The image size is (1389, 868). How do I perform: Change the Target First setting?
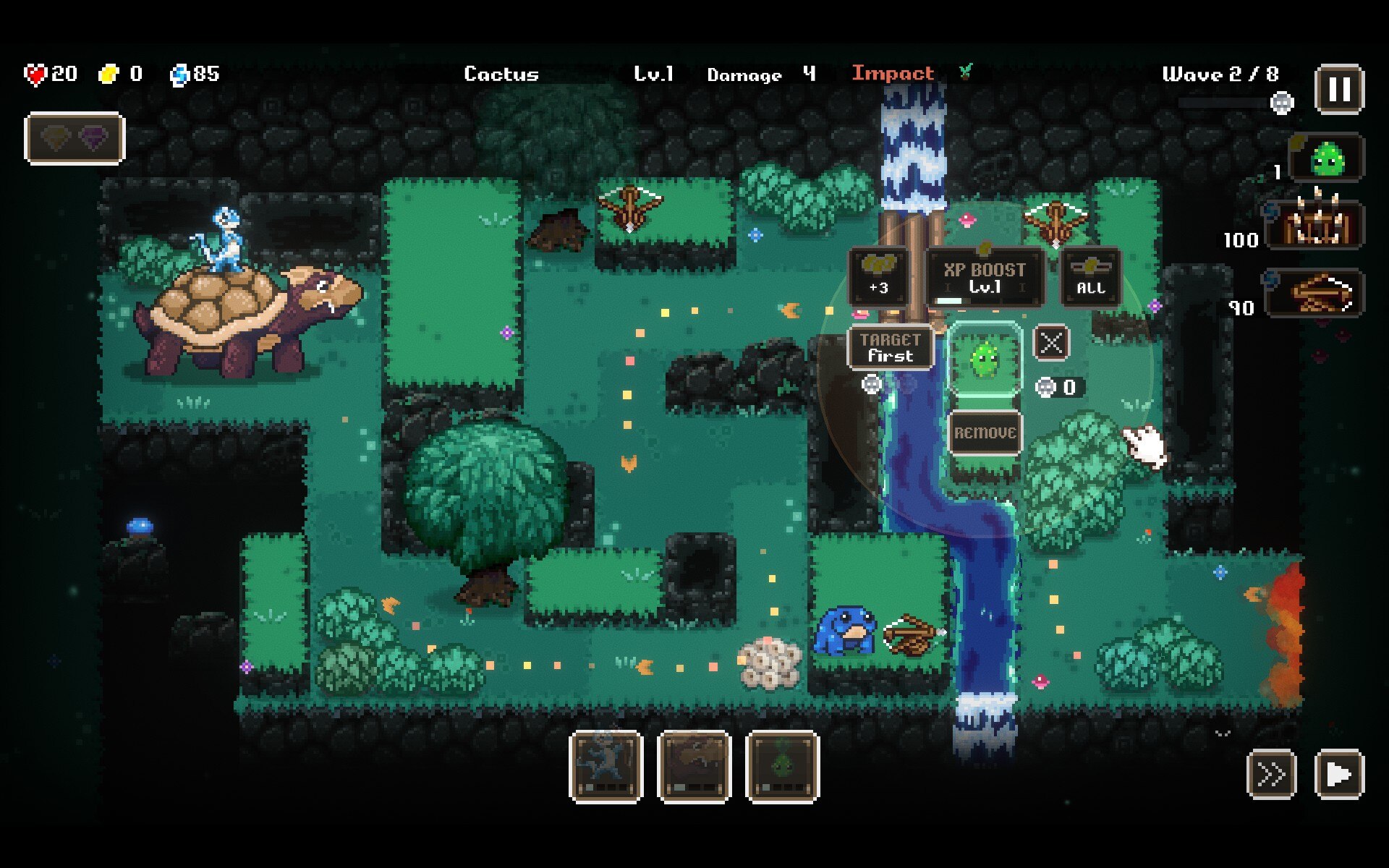(x=890, y=348)
